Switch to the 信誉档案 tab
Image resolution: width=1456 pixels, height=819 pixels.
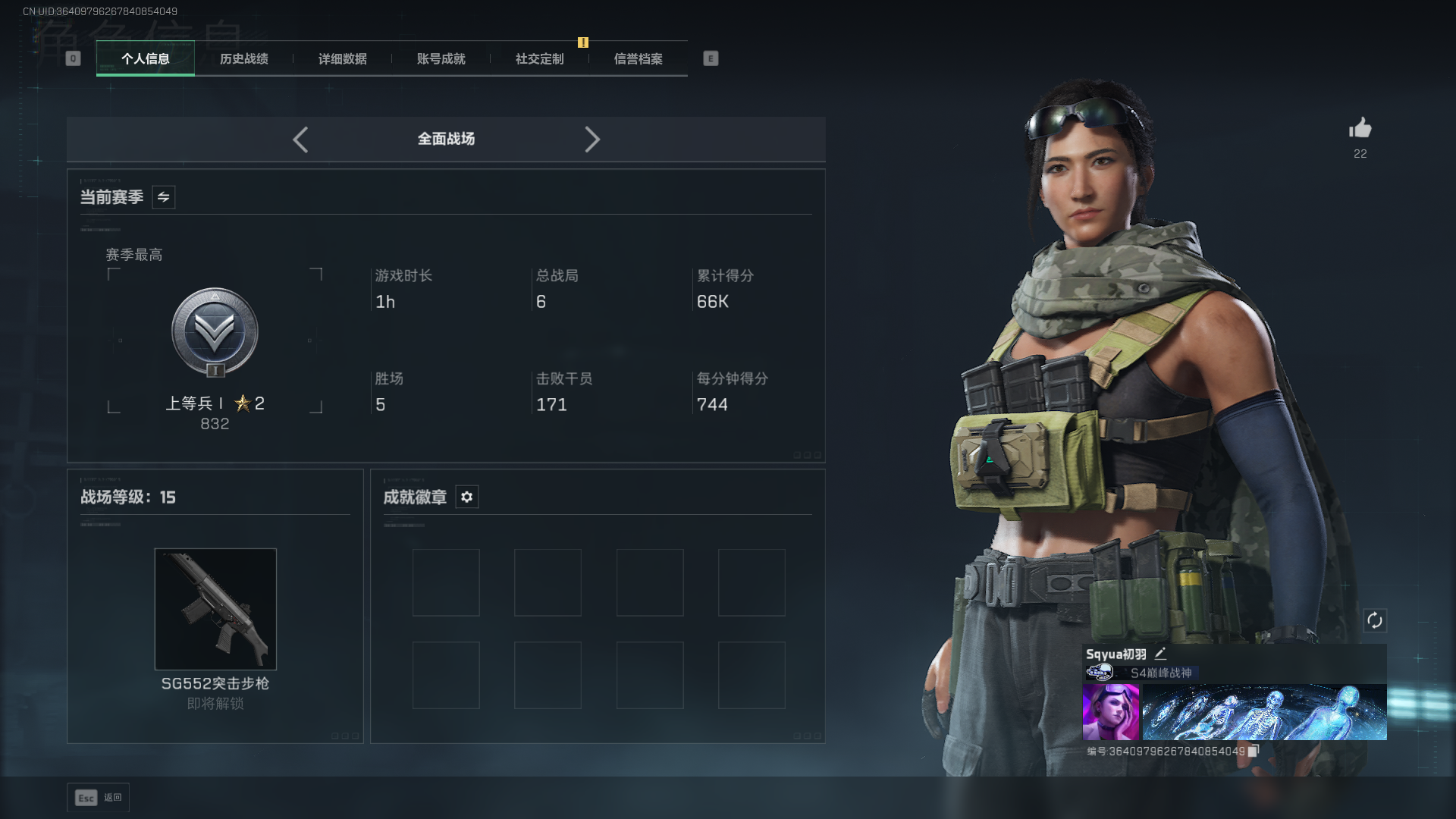pos(639,59)
